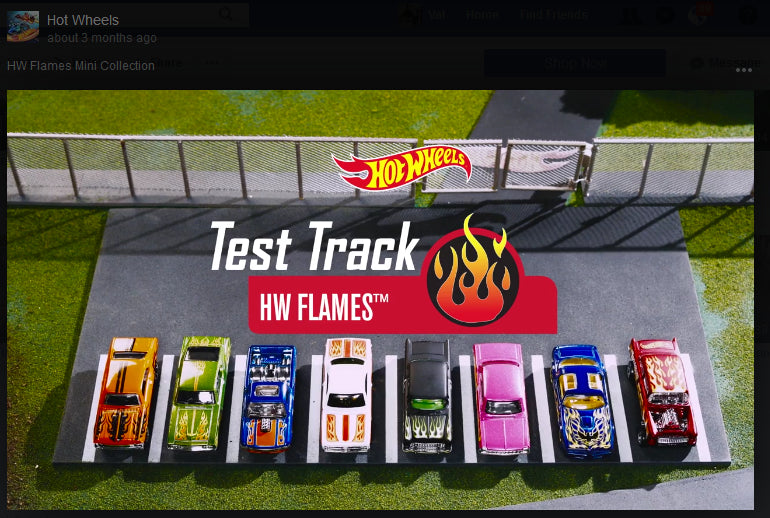Image resolution: width=770 pixels, height=518 pixels.
Task: Open the three-dot options menu of the photo viewer
Action: [x=743, y=69]
